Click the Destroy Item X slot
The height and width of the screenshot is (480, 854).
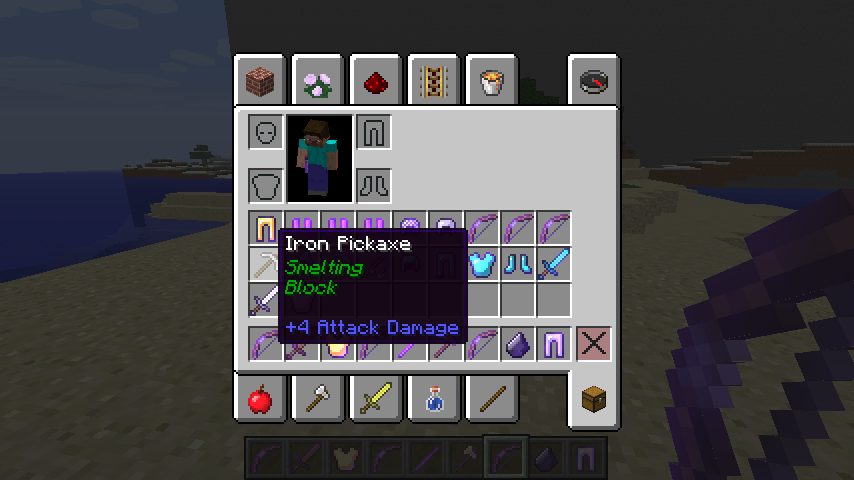[x=593, y=344]
